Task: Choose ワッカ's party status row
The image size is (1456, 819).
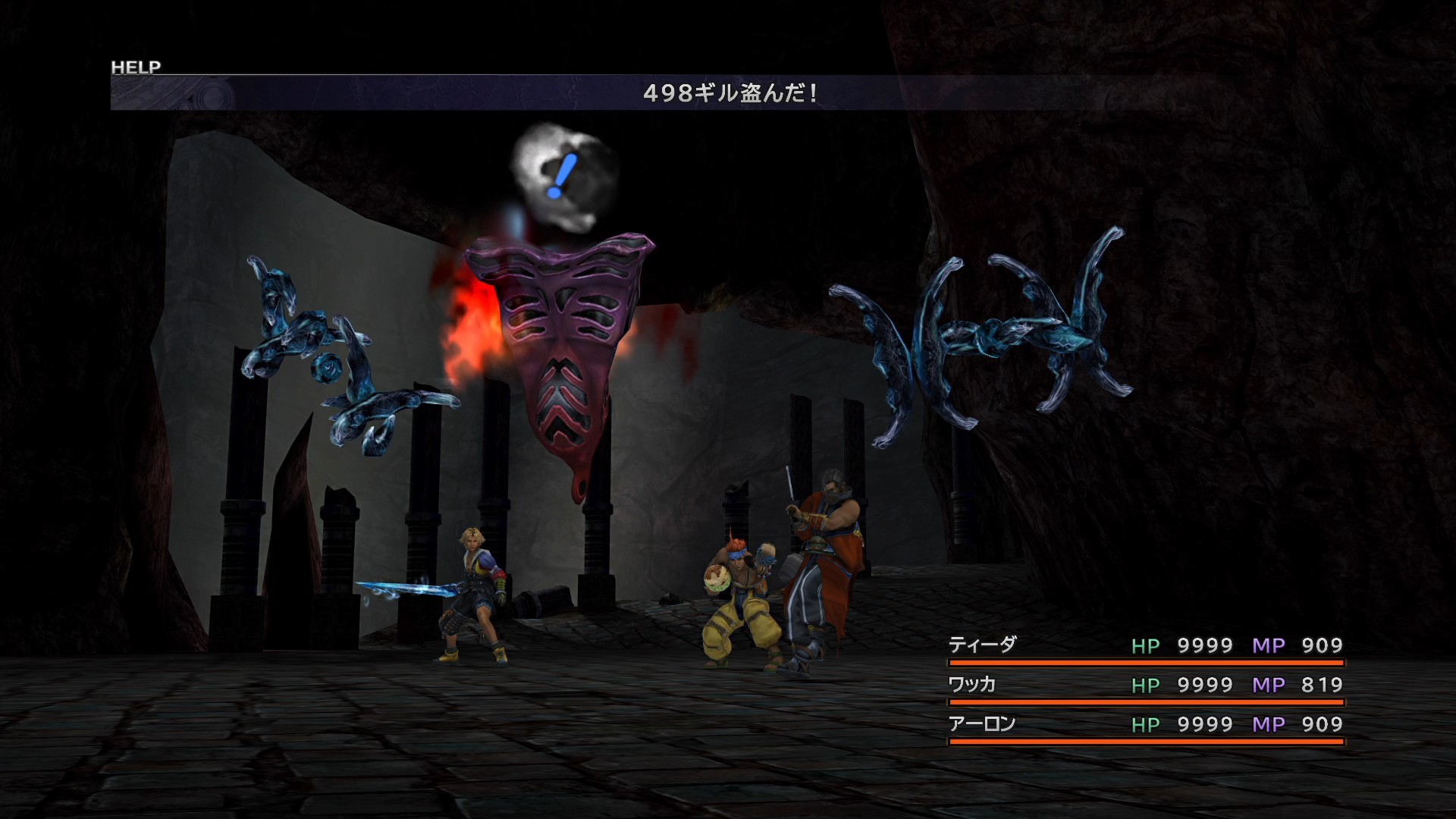Action: click(971, 685)
